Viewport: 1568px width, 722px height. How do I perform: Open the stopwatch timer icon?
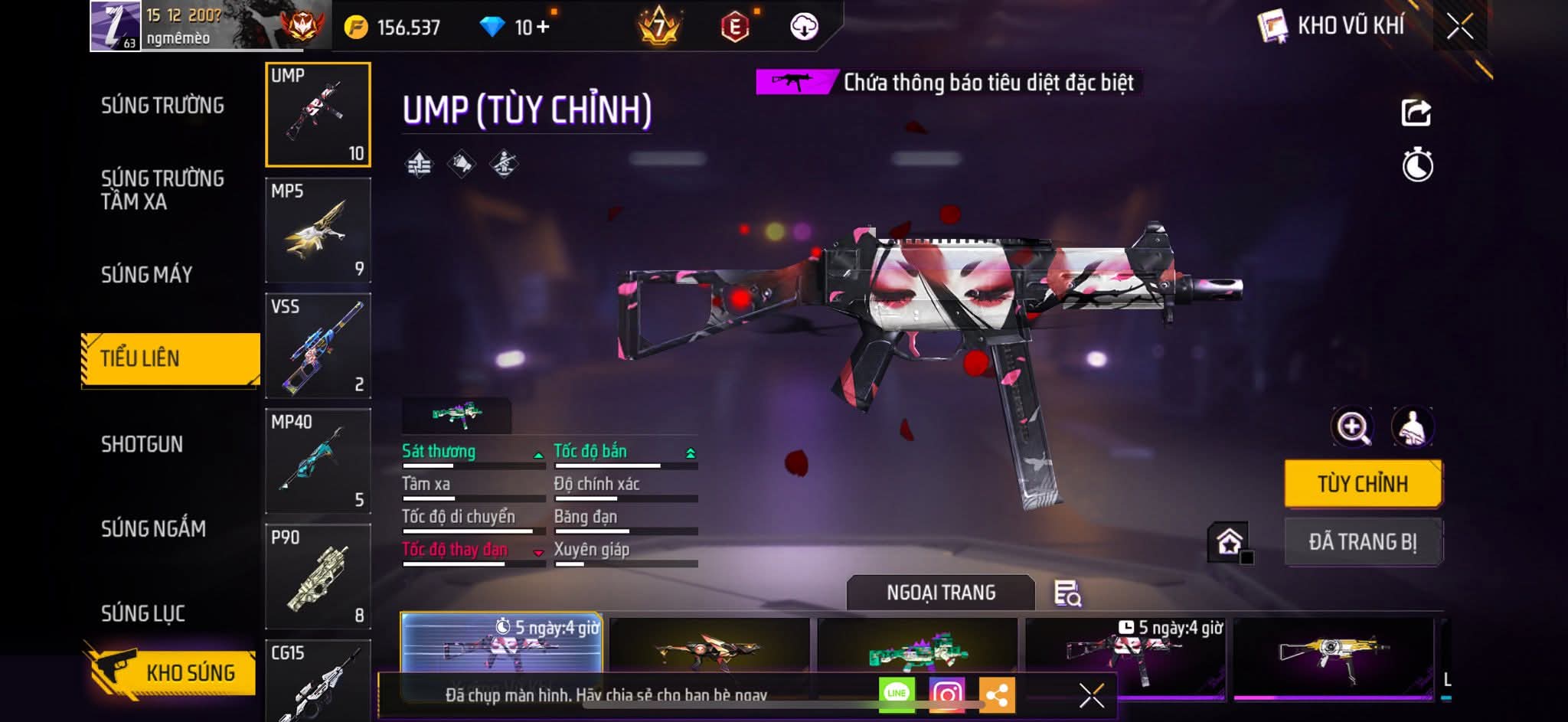click(x=1417, y=165)
